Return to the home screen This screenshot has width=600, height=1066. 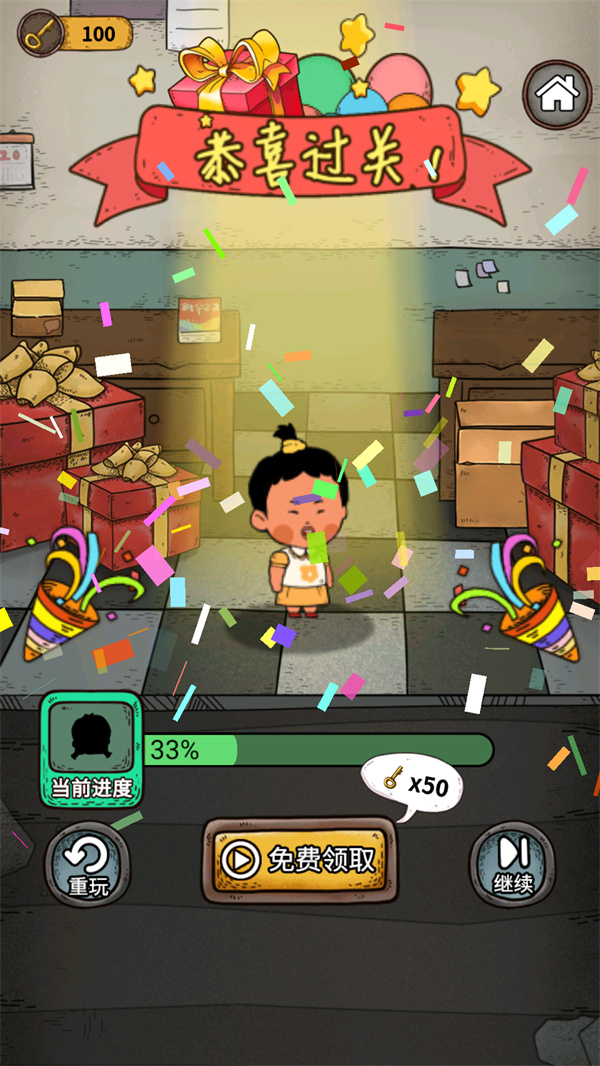(557, 94)
